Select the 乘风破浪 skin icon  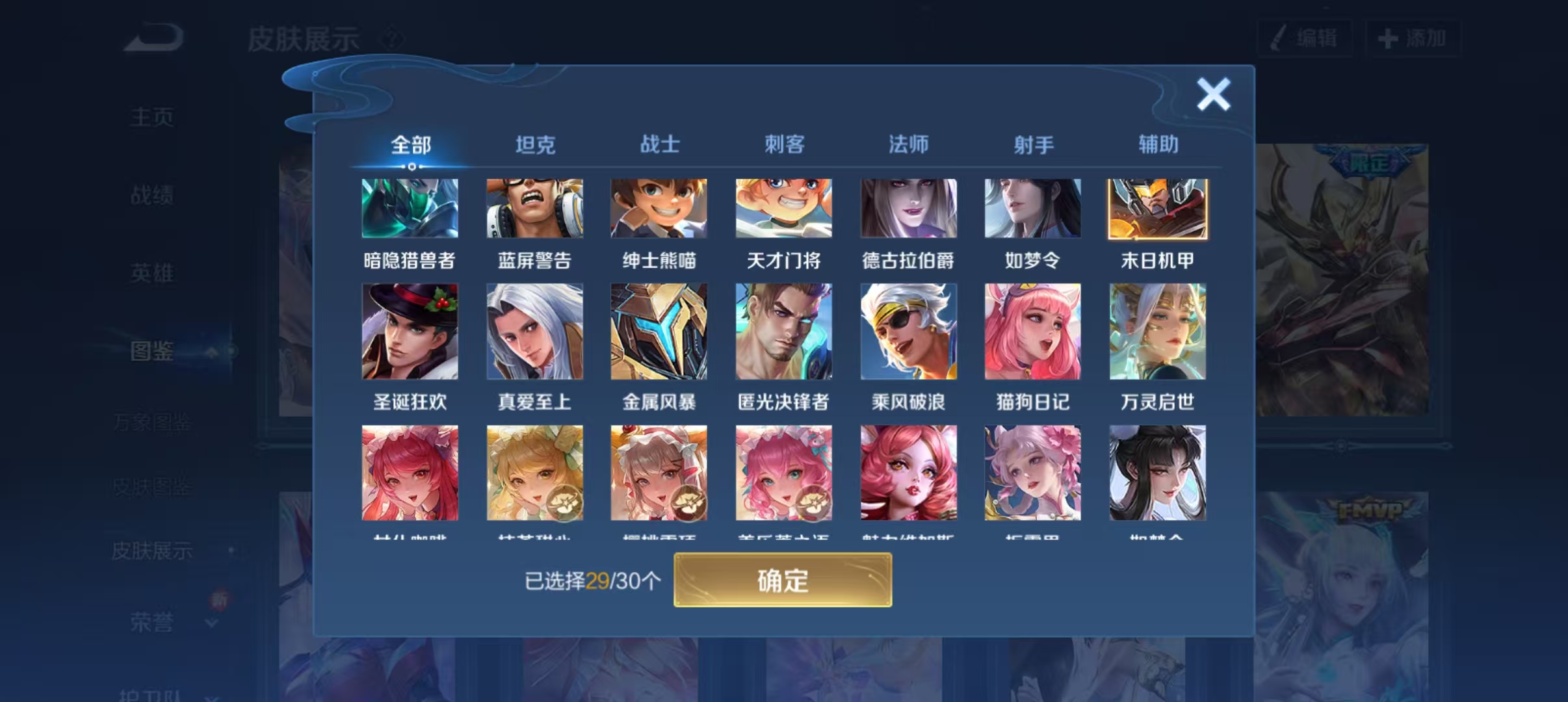(x=908, y=331)
